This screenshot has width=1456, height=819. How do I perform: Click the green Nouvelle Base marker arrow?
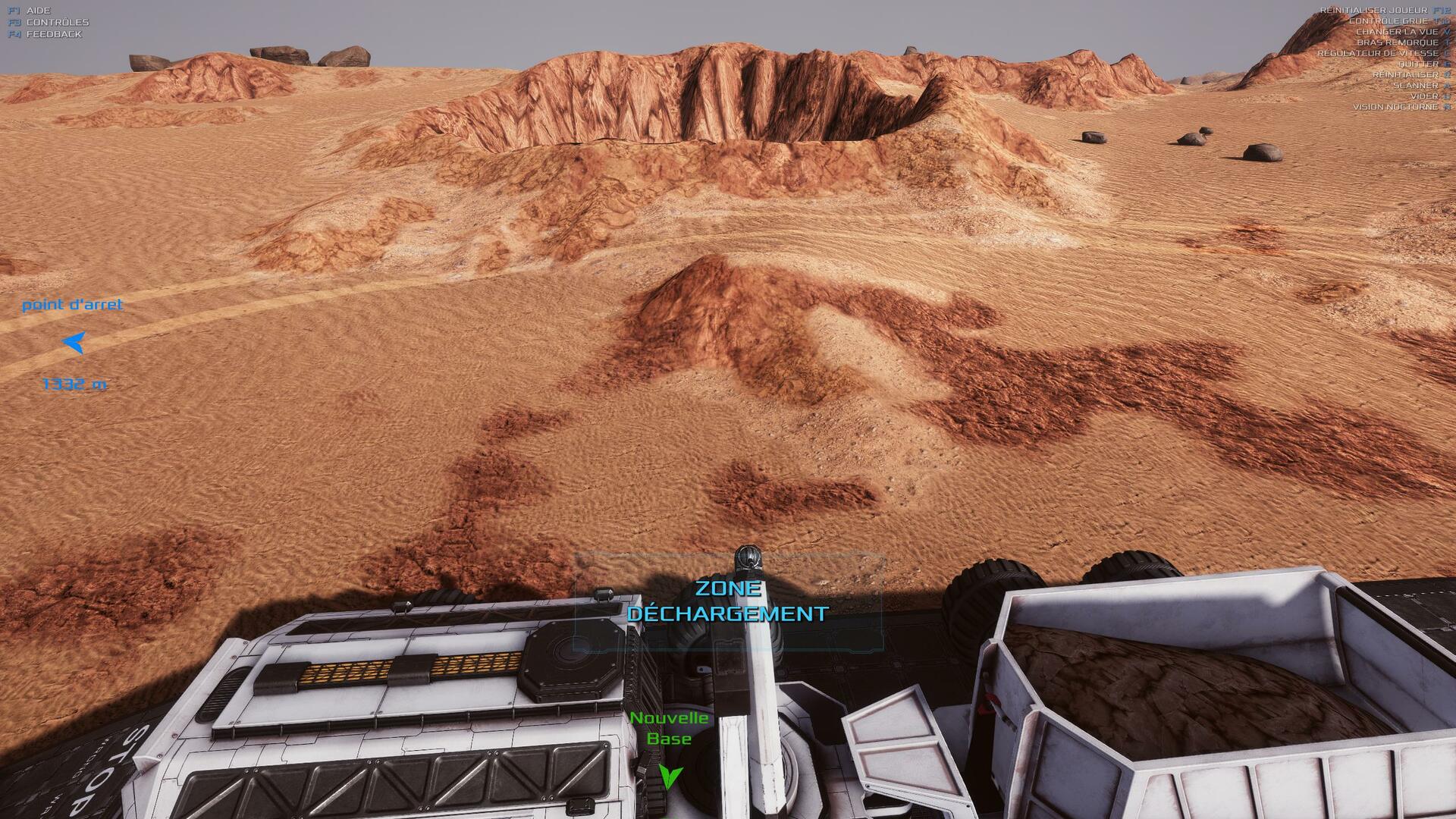(670, 776)
